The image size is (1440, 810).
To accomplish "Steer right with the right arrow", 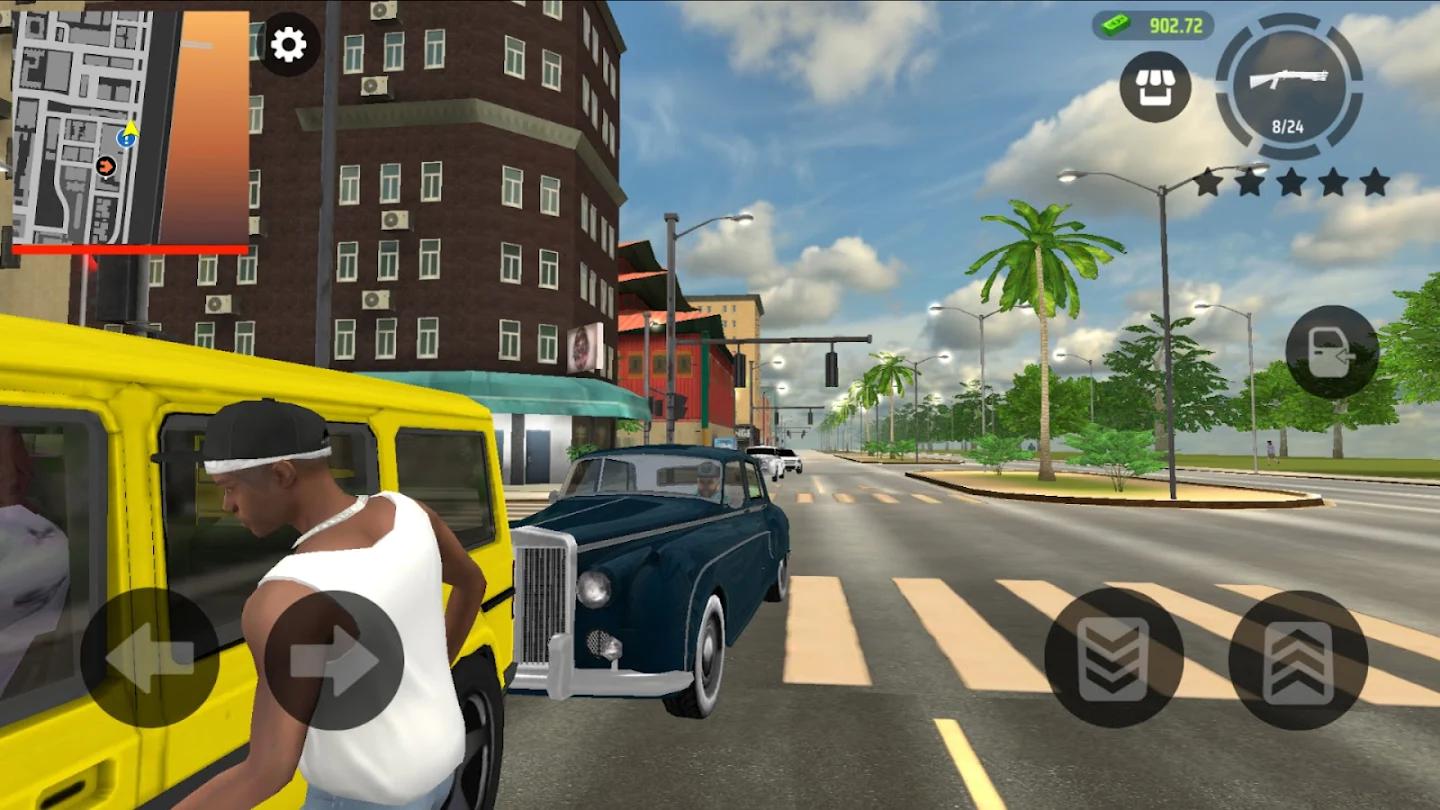I will pos(334,660).
